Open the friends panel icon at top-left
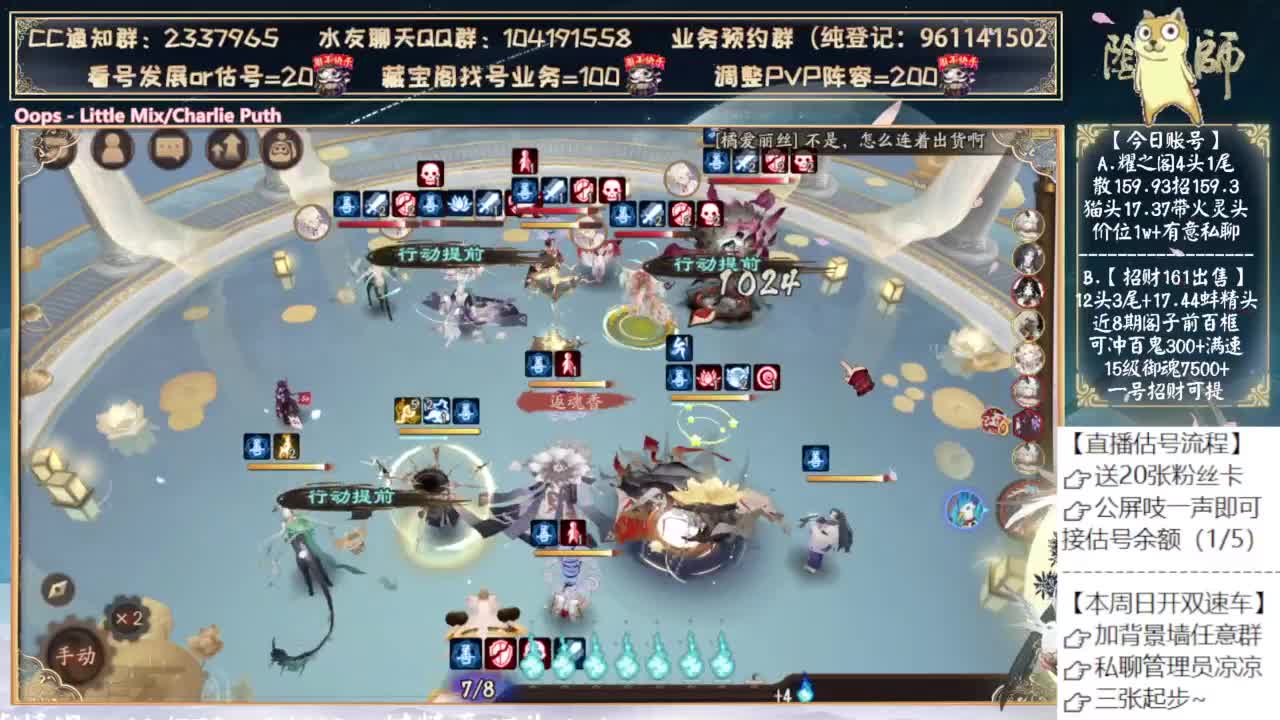The image size is (1280, 720). pos(113,148)
